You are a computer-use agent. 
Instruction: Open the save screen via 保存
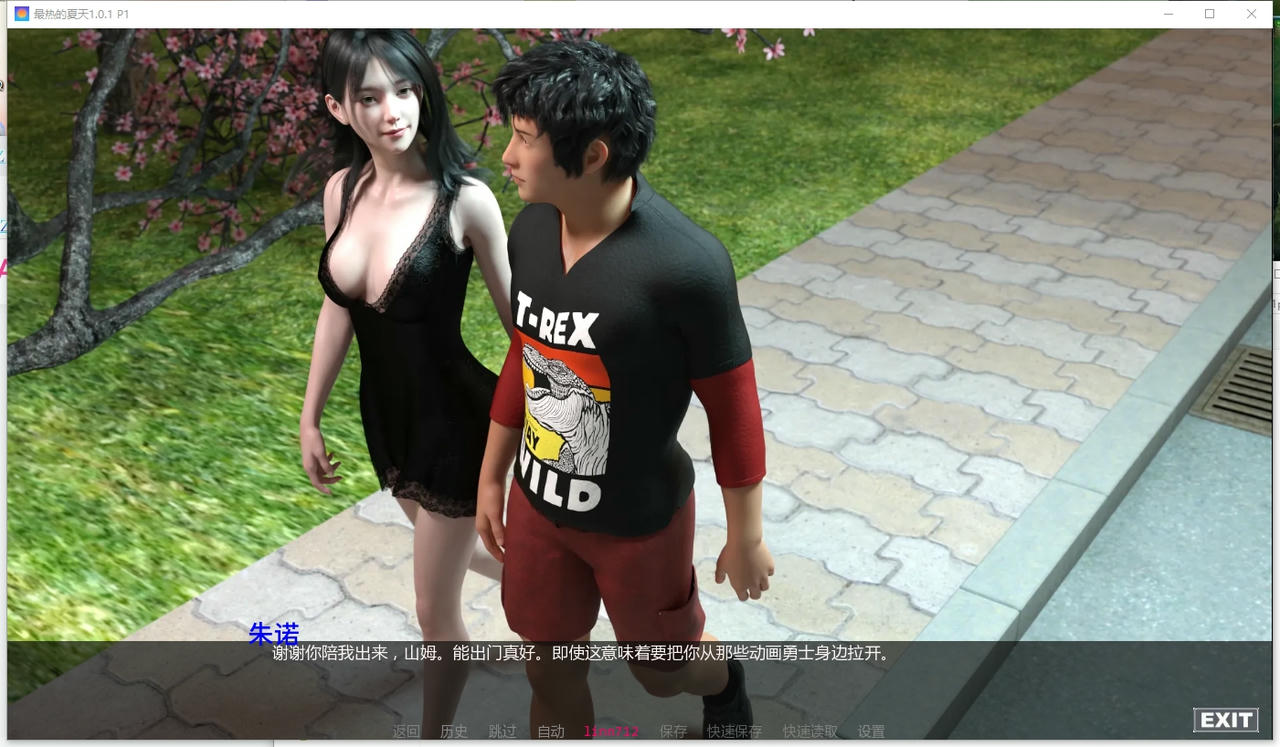(672, 731)
